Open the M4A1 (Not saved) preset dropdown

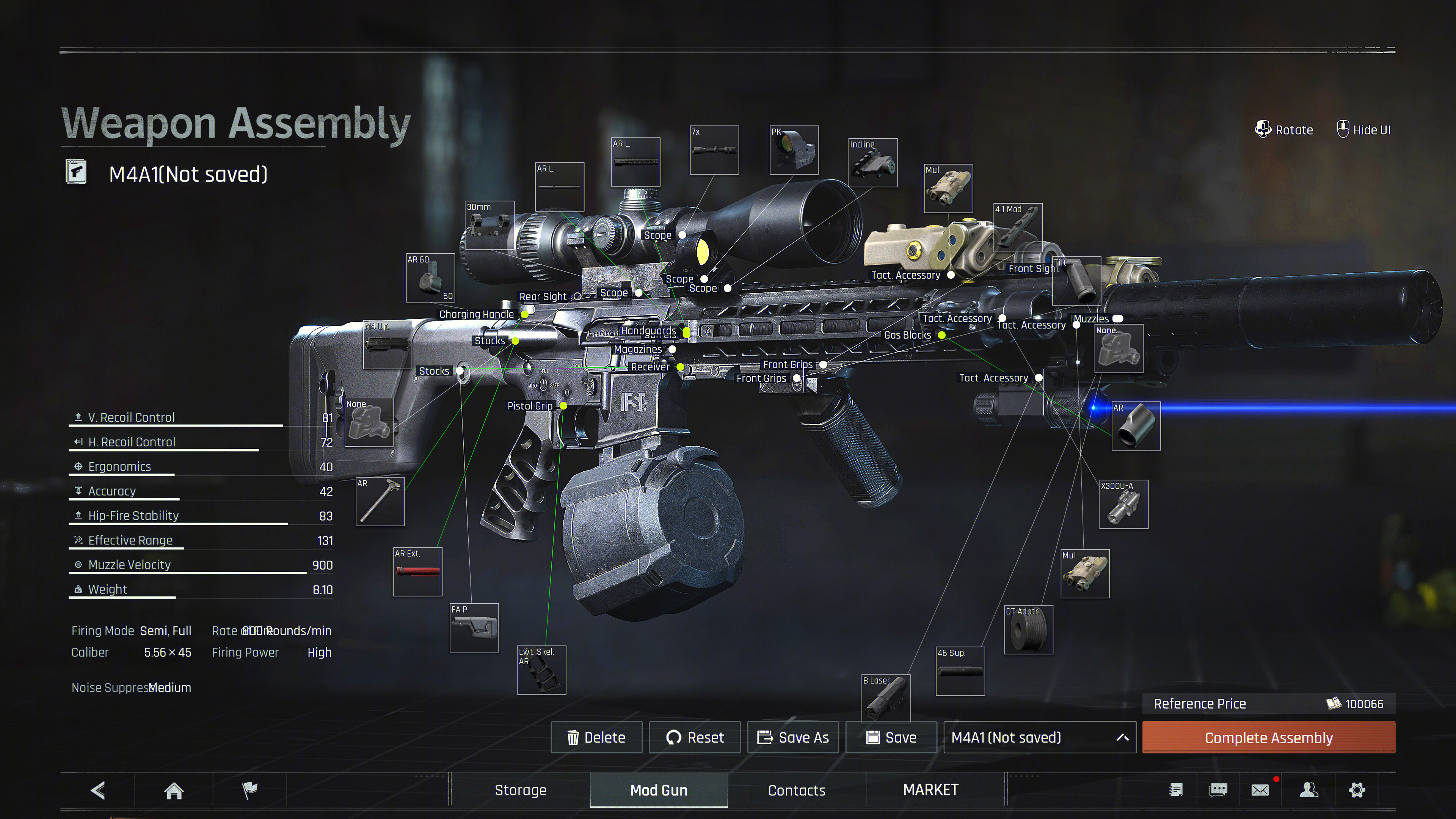[1039, 737]
